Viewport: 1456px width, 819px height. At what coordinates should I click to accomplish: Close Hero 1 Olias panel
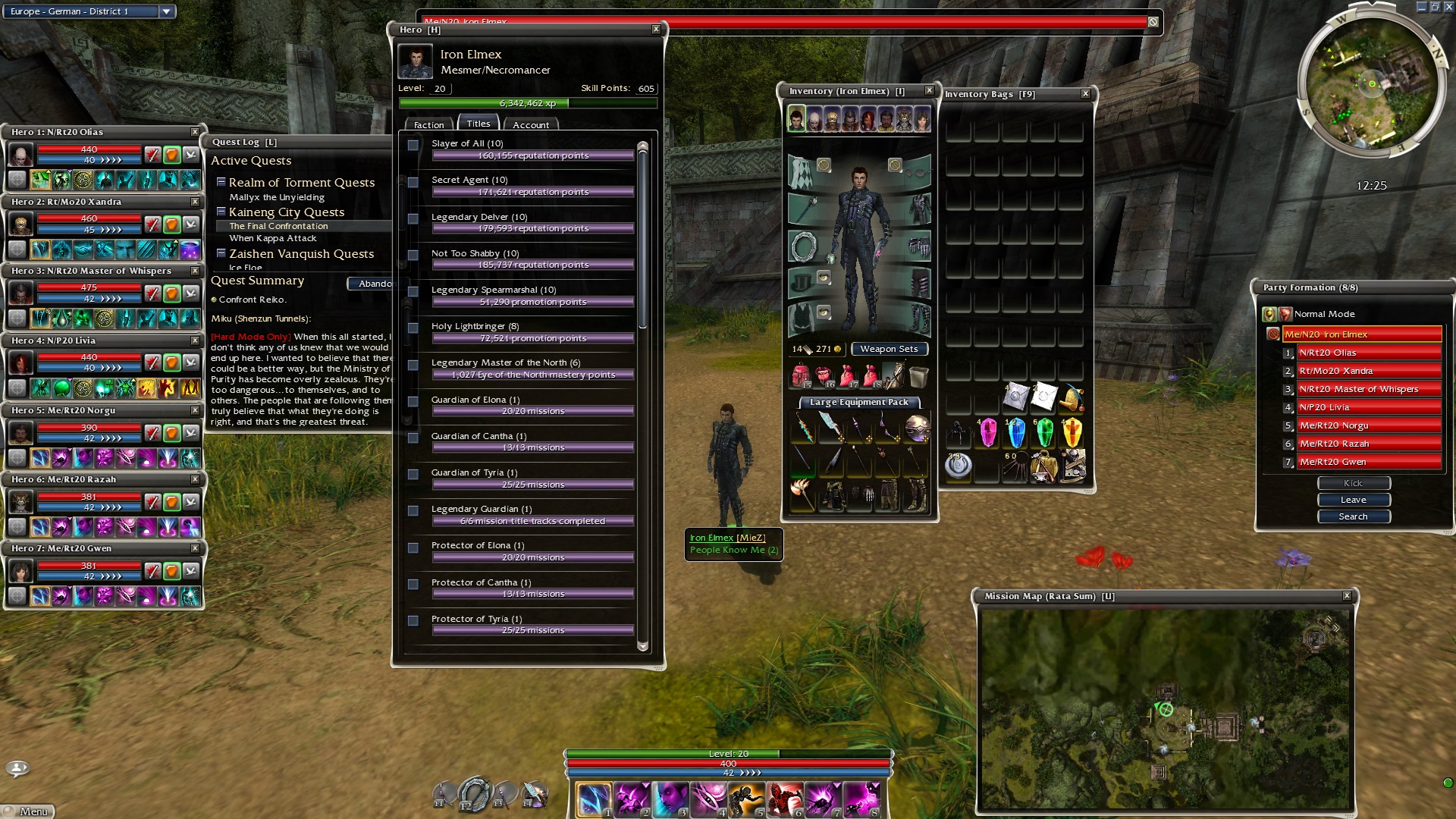[195, 132]
